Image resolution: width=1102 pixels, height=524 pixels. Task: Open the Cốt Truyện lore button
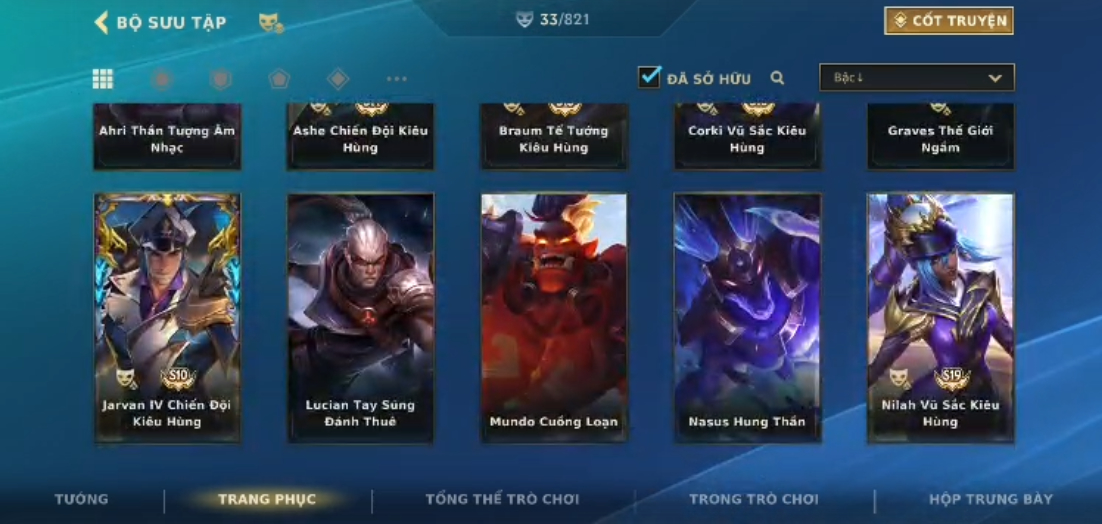click(948, 21)
